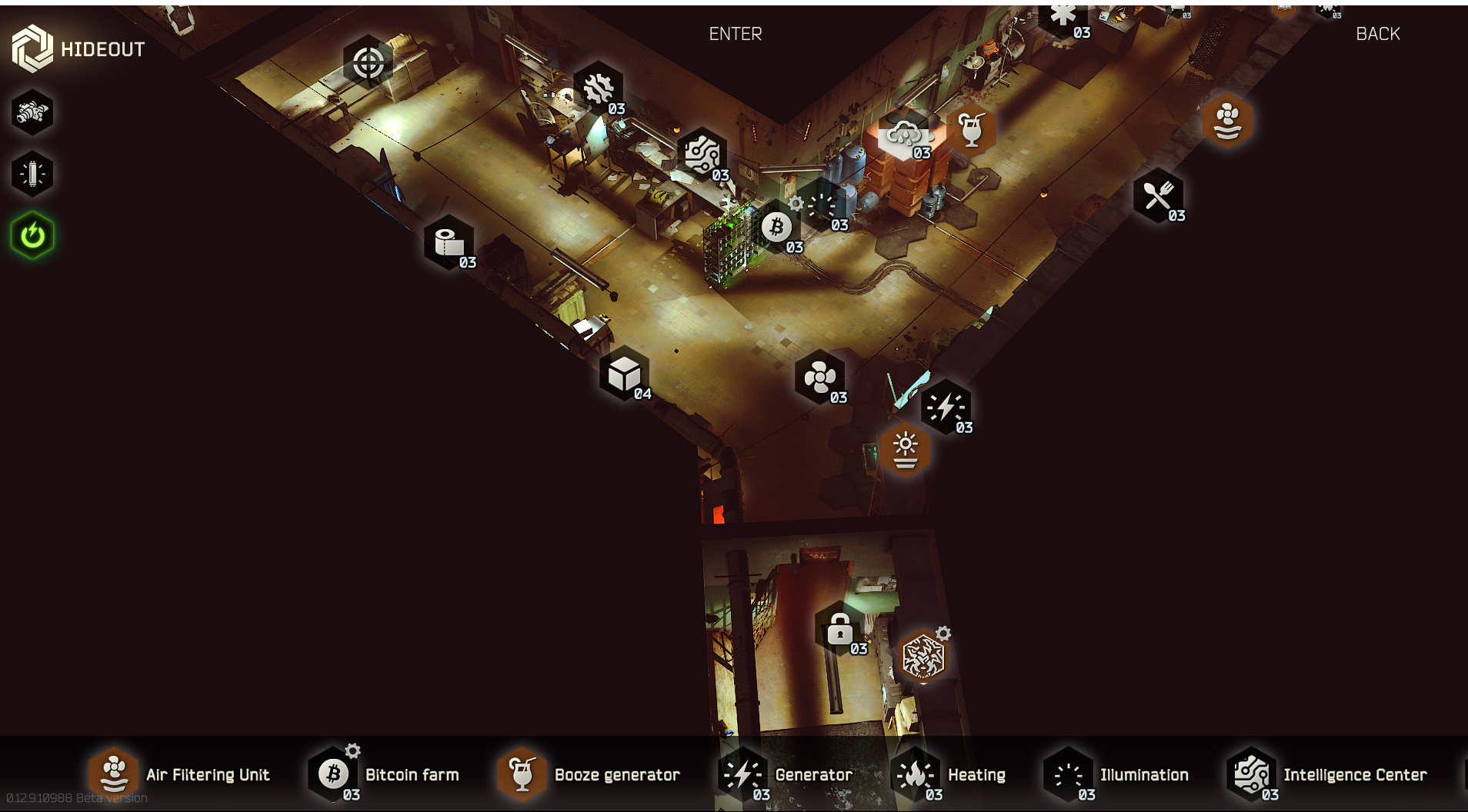Viewport: 1468px width, 812px height.
Task: Open the Medstation cross icon
Action: 1064,14
